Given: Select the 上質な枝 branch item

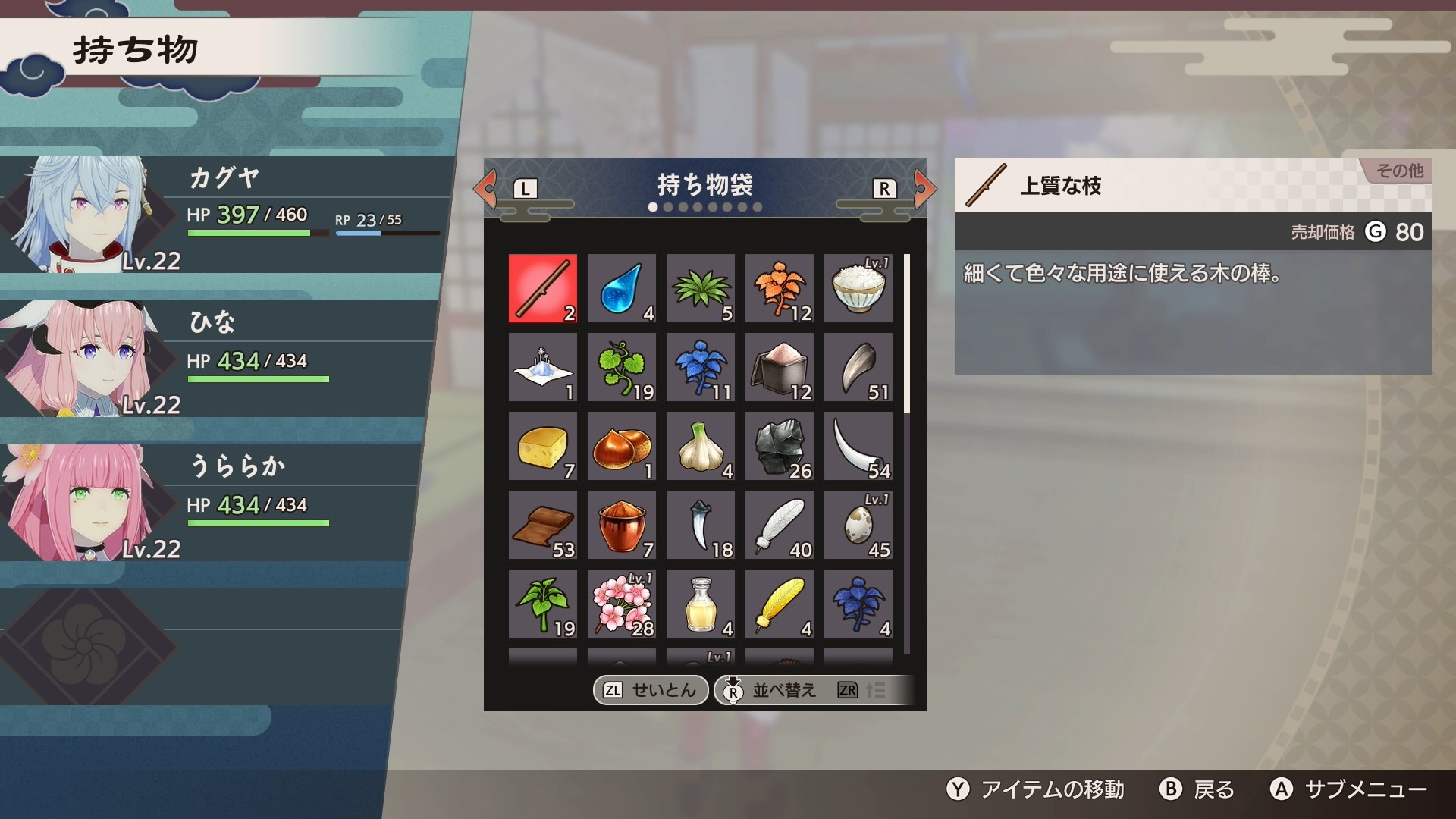Looking at the screenshot, I should tap(542, 288).
